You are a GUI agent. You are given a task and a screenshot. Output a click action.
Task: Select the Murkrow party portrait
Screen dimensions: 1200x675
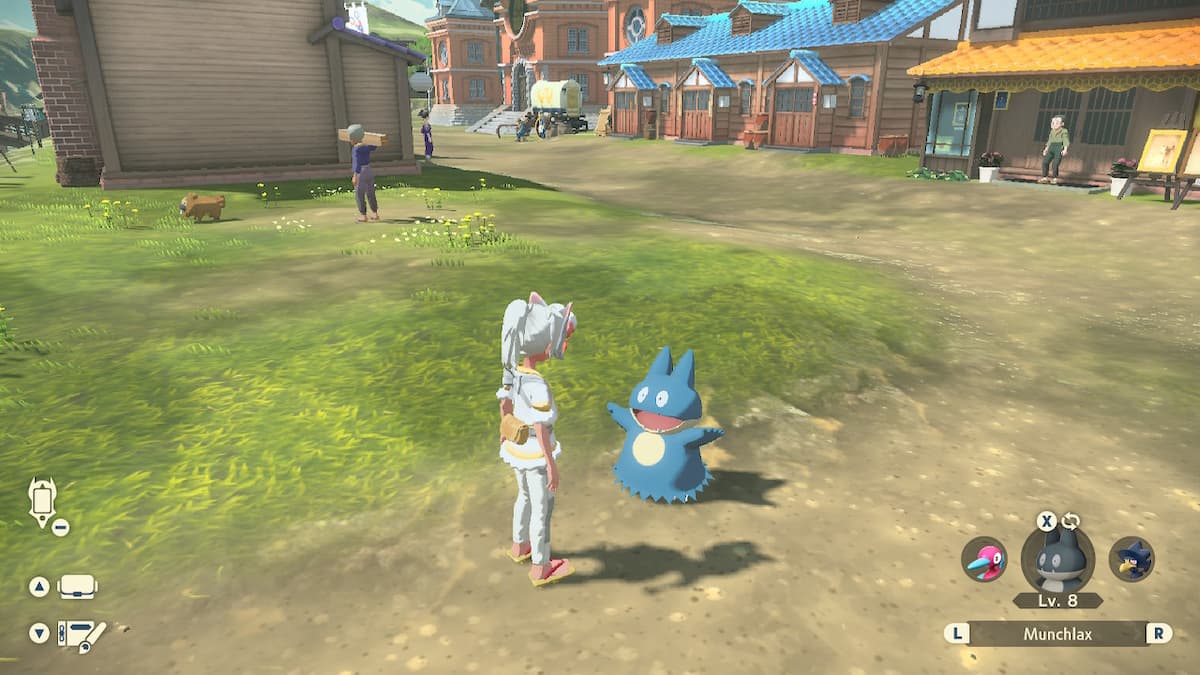(1132, 559)
